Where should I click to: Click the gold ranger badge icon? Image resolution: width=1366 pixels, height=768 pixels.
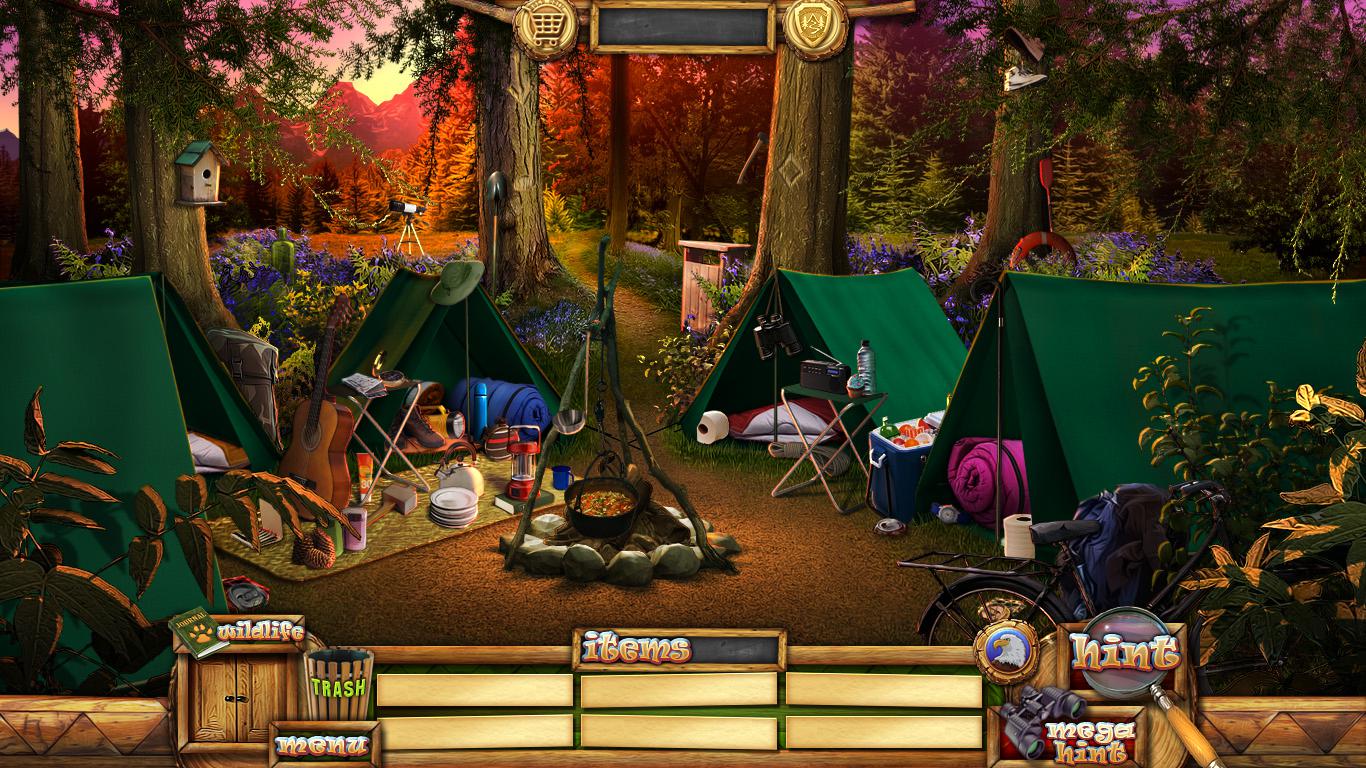coord(814,25)
